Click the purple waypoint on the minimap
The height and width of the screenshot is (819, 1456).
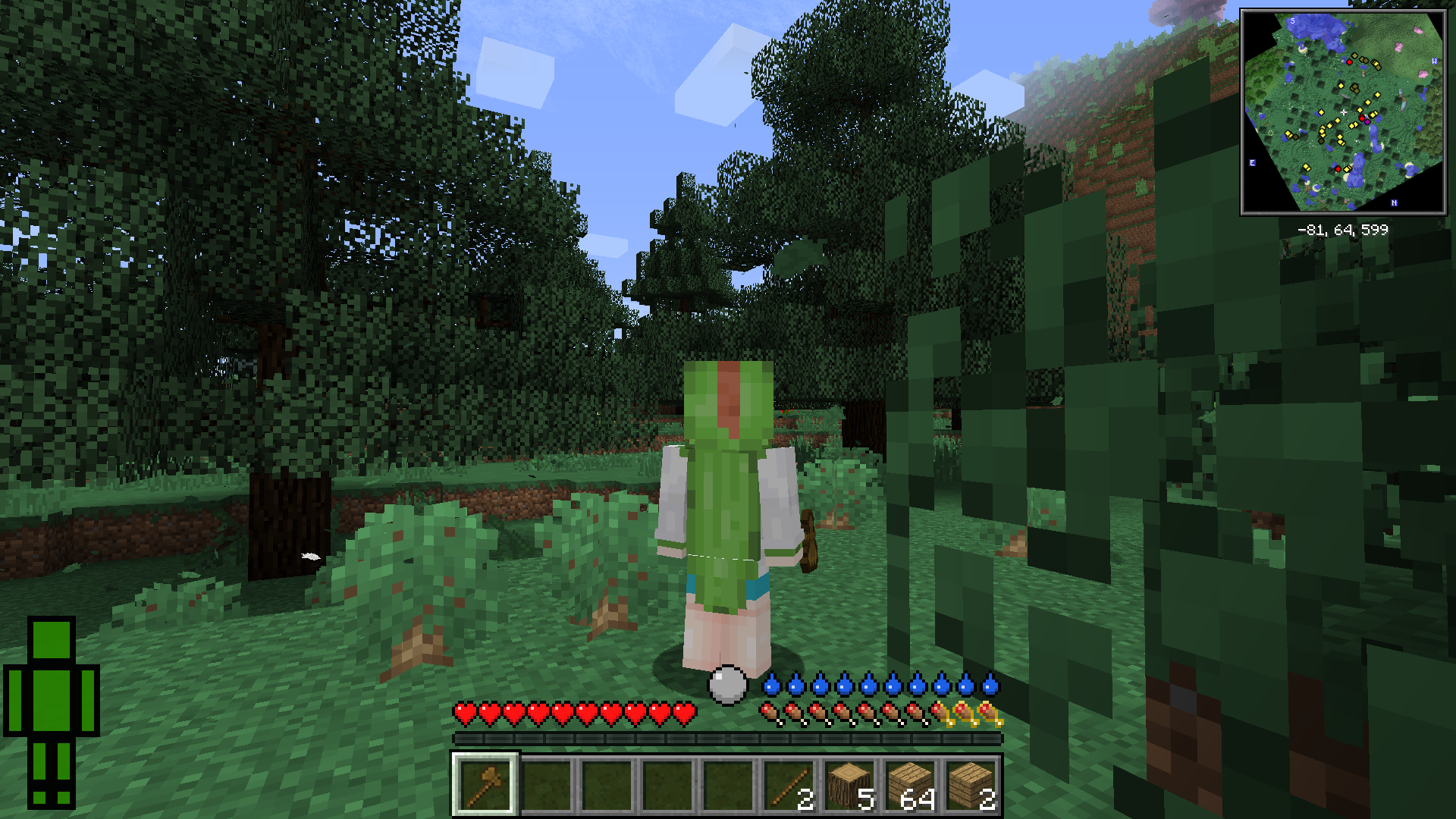click(x=1368, y=121)
